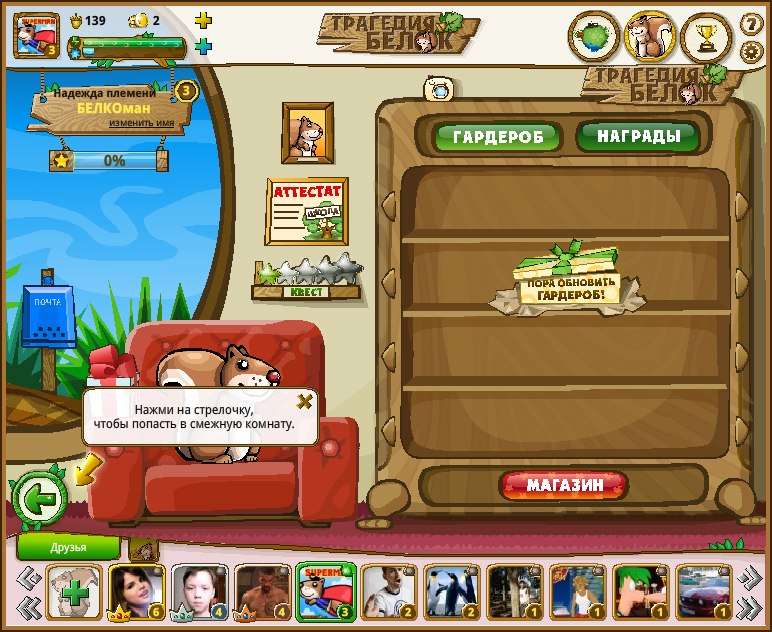Image resolution: width=772 pixels, height=632 pixels.
Task: Open the Квест star shelf
Action: (x=307, y=279)
